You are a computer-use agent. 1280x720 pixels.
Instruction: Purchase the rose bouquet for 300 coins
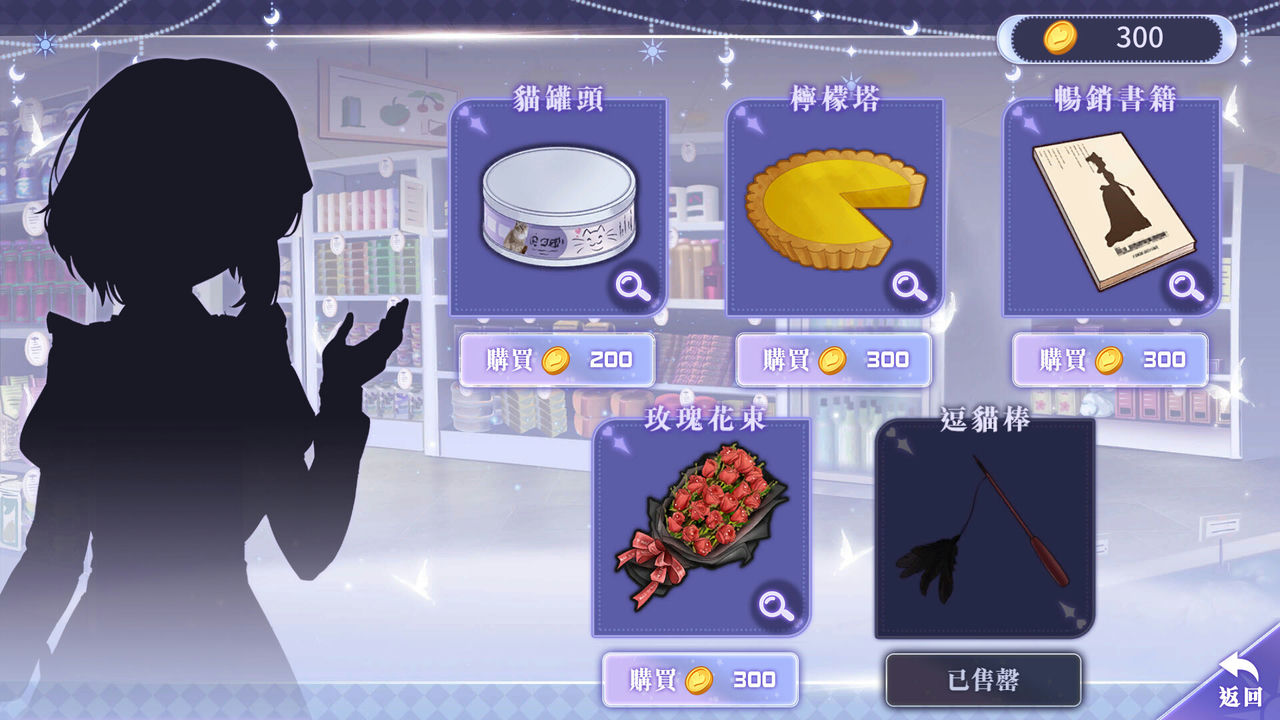(700, 678)
